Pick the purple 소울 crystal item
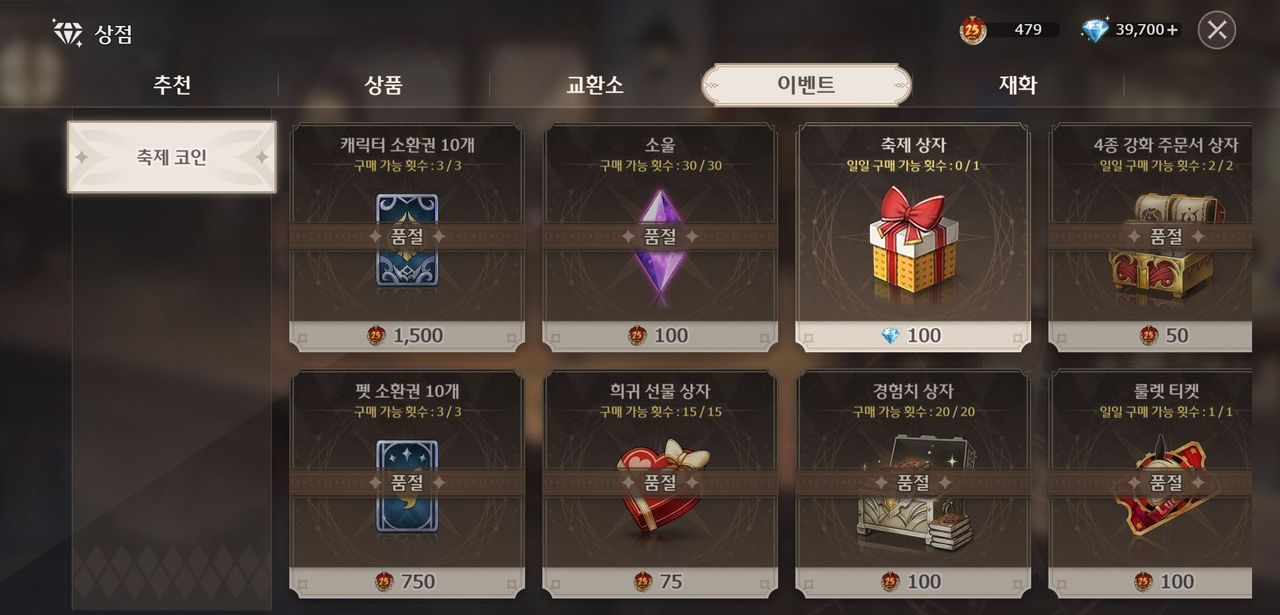1280x615 pixels. [660, 238]
